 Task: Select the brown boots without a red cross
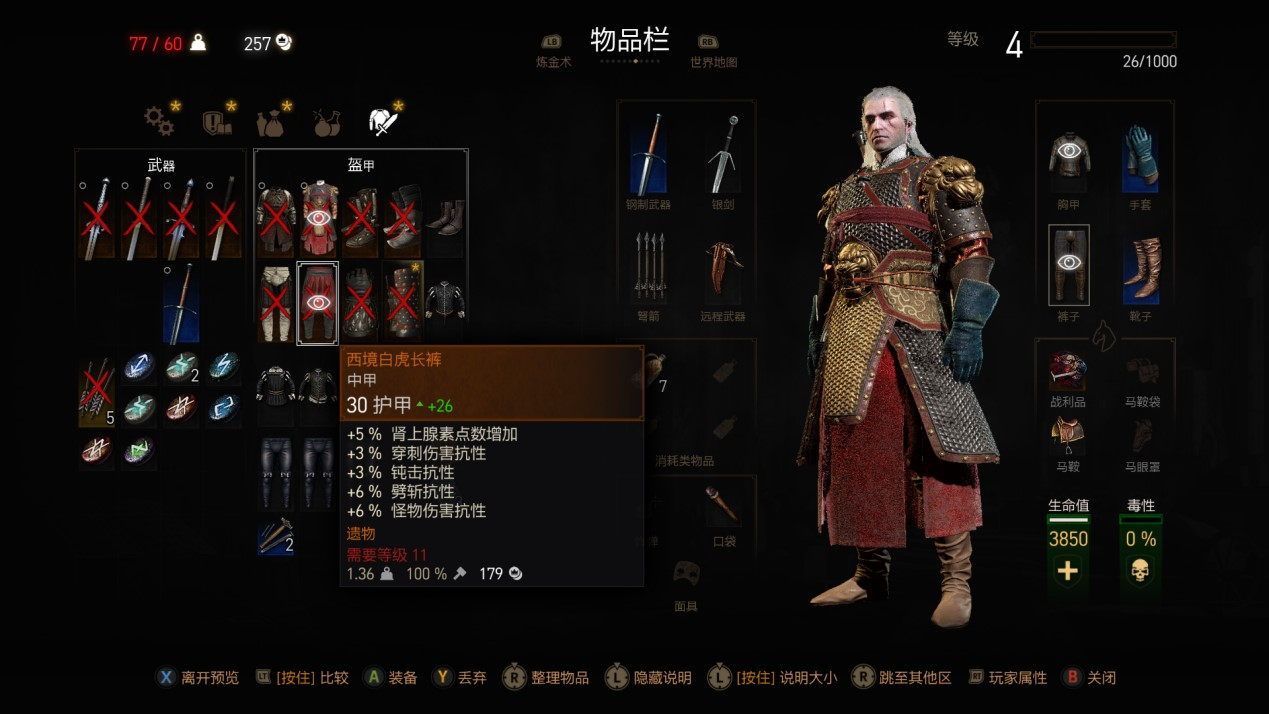click(x=446, y=217)
